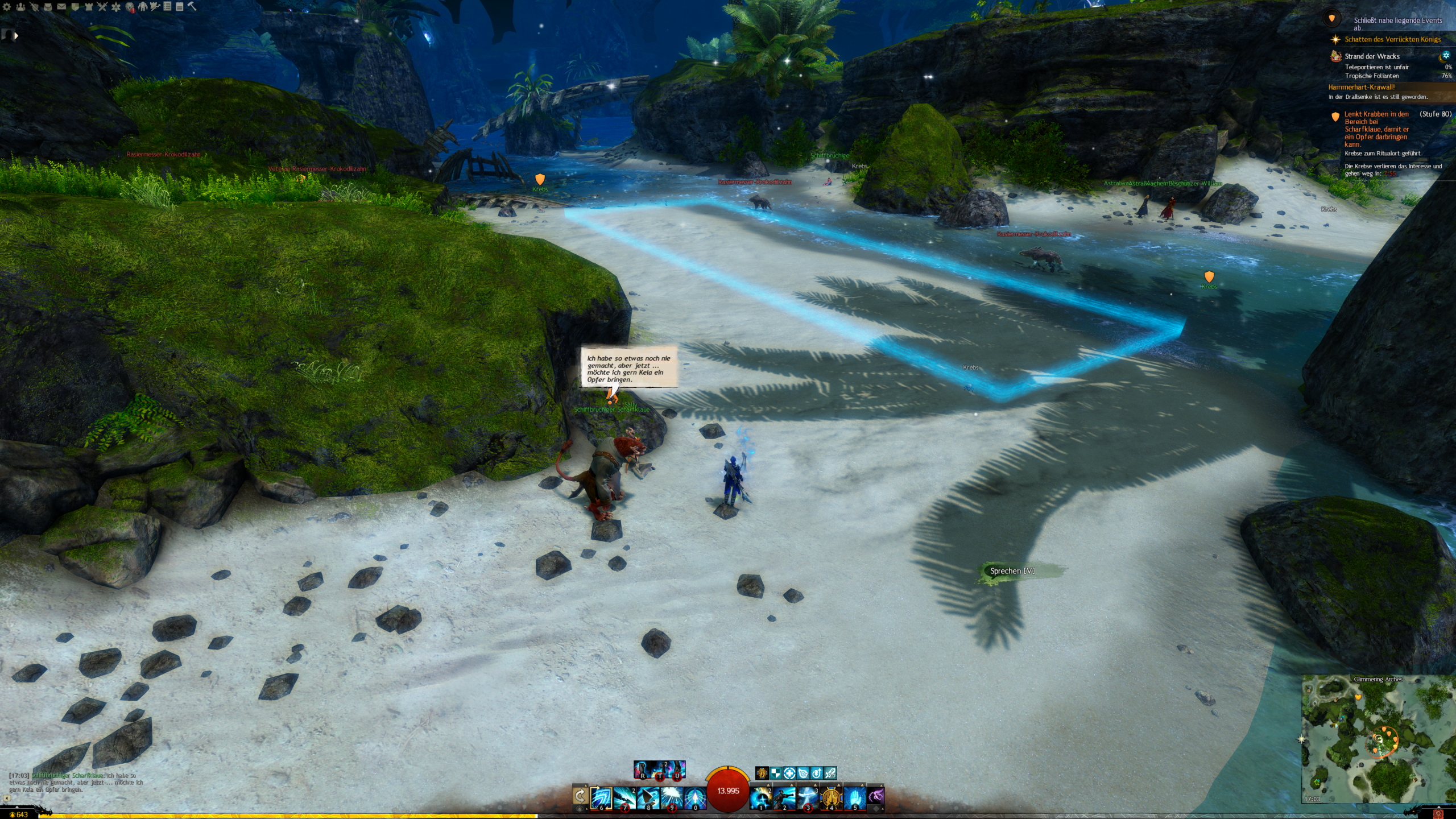Open the game menu gear icon
Viewport: 1456px width, 819px height.
pos(7,7)
